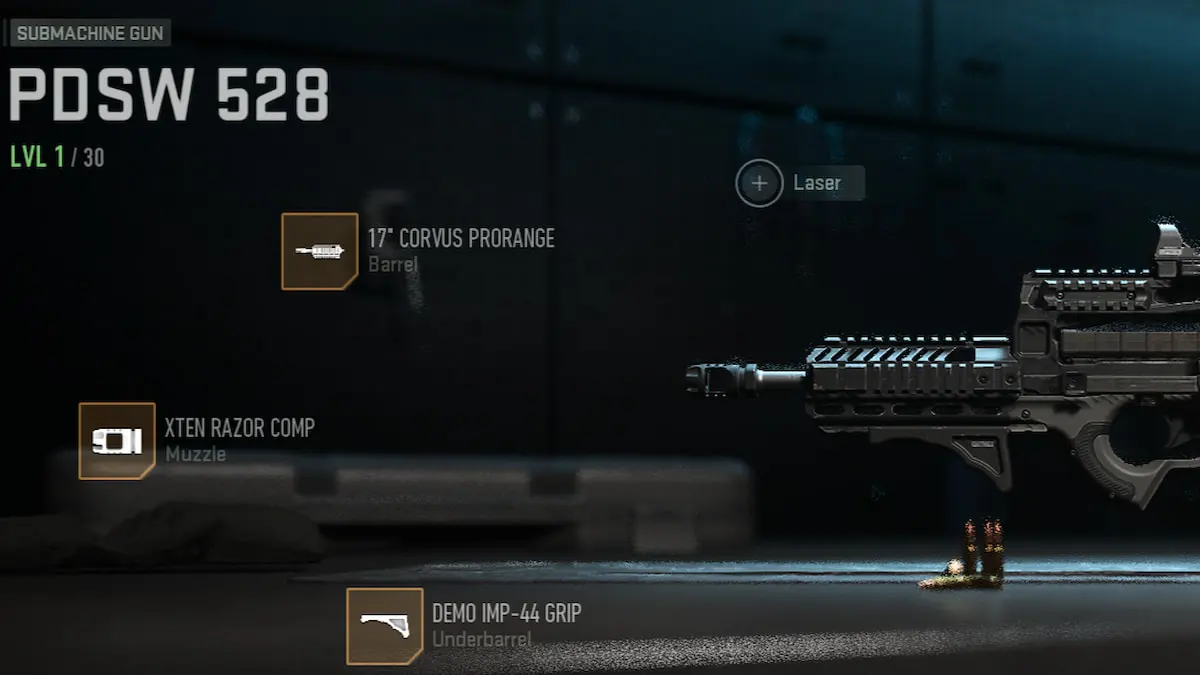Image resolution: width=1200 pixels, height=675 pixels.
Task: Choose the Demo IMP-44 Grip underbarrel slot
Action: point(384,626)
